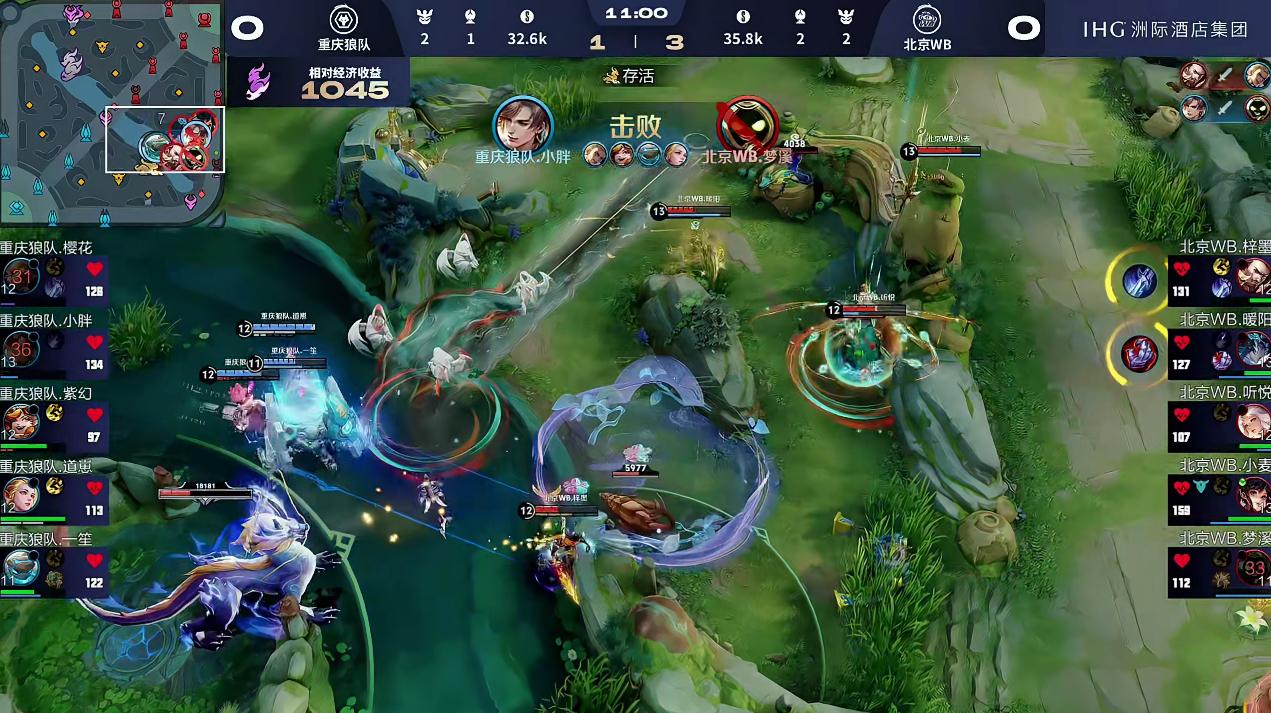This screenshot has width=1271, height=713.
Task: Click the 北京WB team logo
Action: [x=927, y=21]
